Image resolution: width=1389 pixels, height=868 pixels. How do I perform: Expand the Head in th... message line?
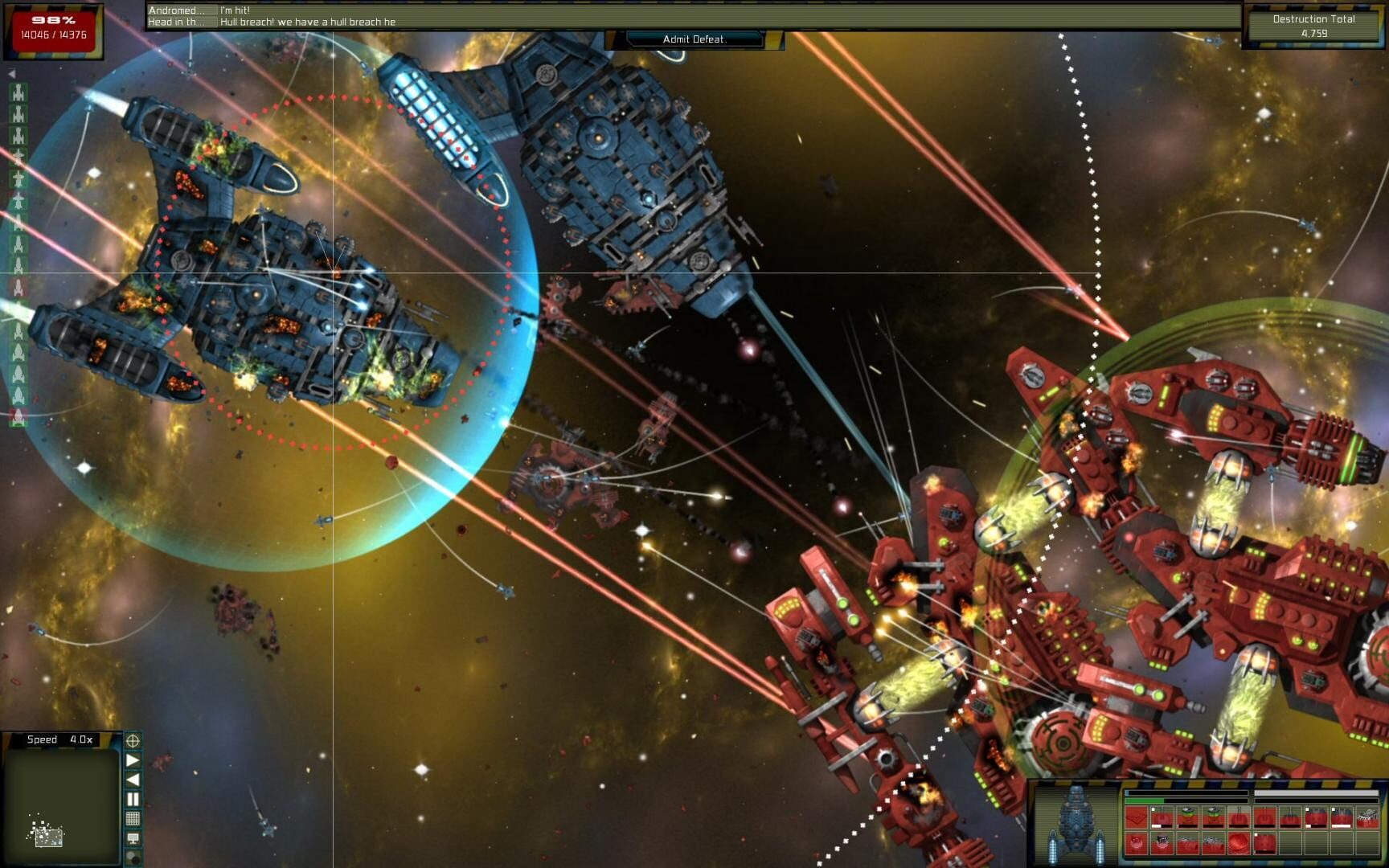click(178, 23)
